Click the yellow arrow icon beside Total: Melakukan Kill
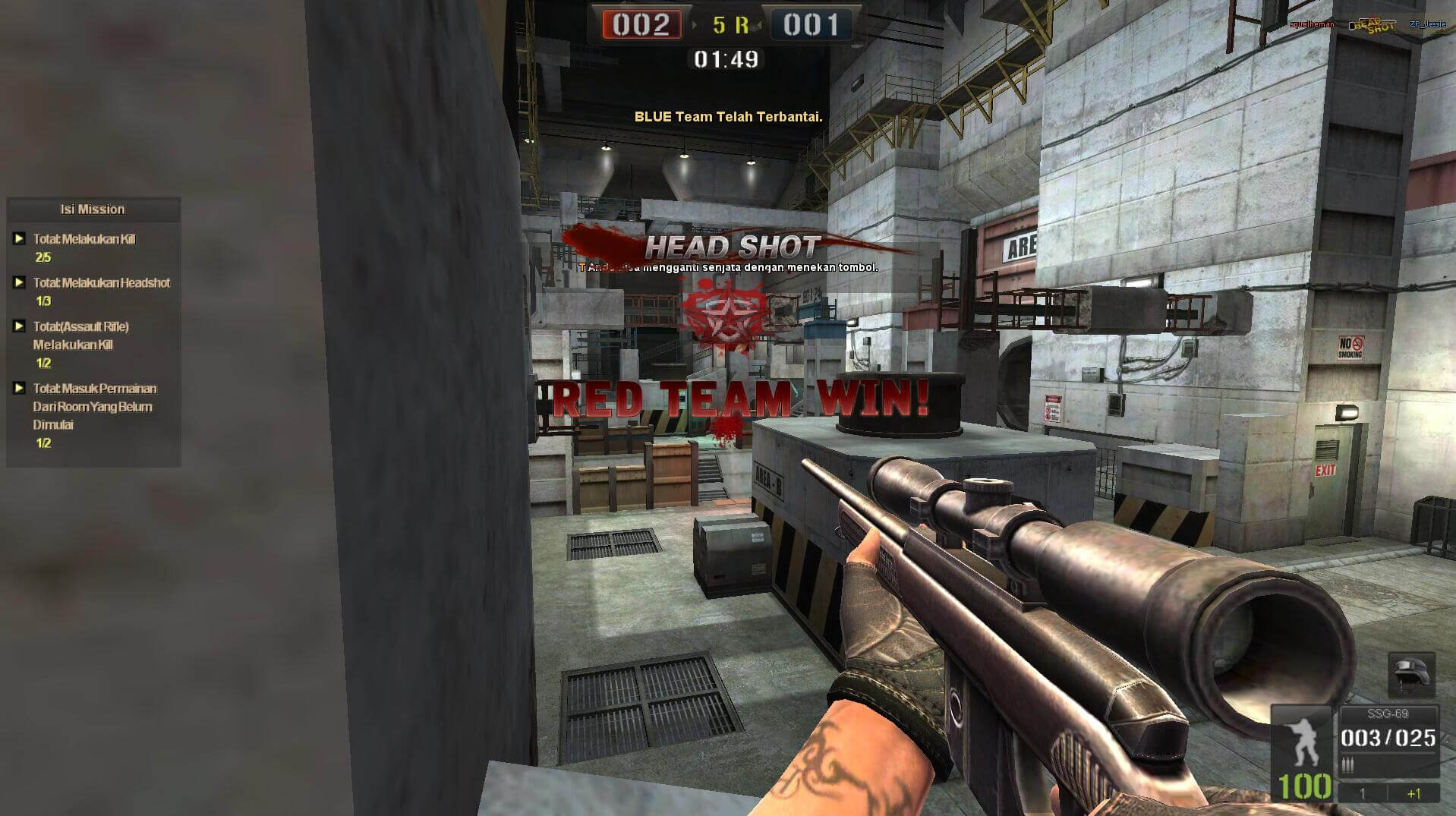The image size is (1456, 816). click(x=19, y=239)
